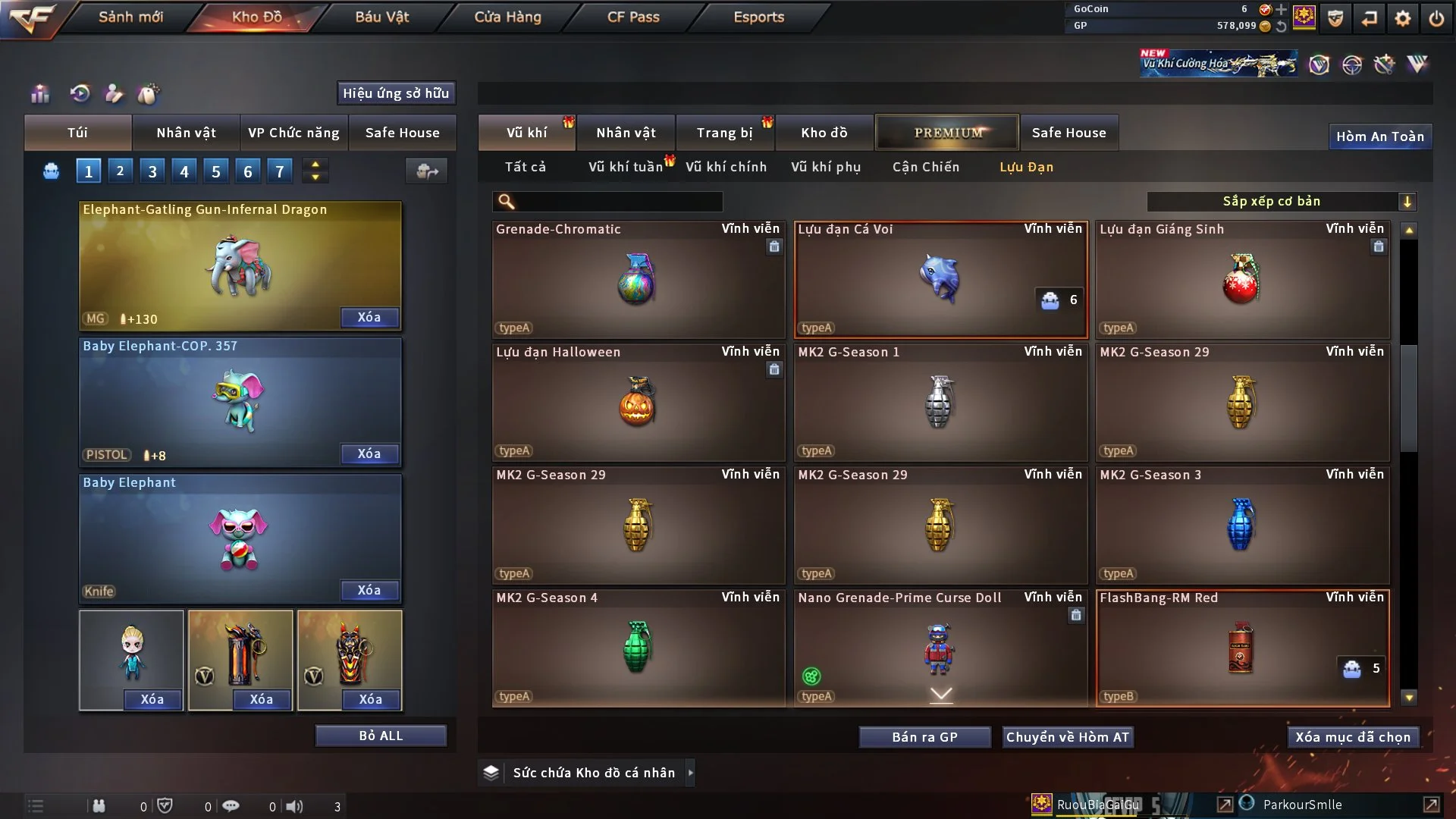Pick the Grenade-Chromatic item
This screenshot has width=1456, height=819.
(x=637, y=279)
